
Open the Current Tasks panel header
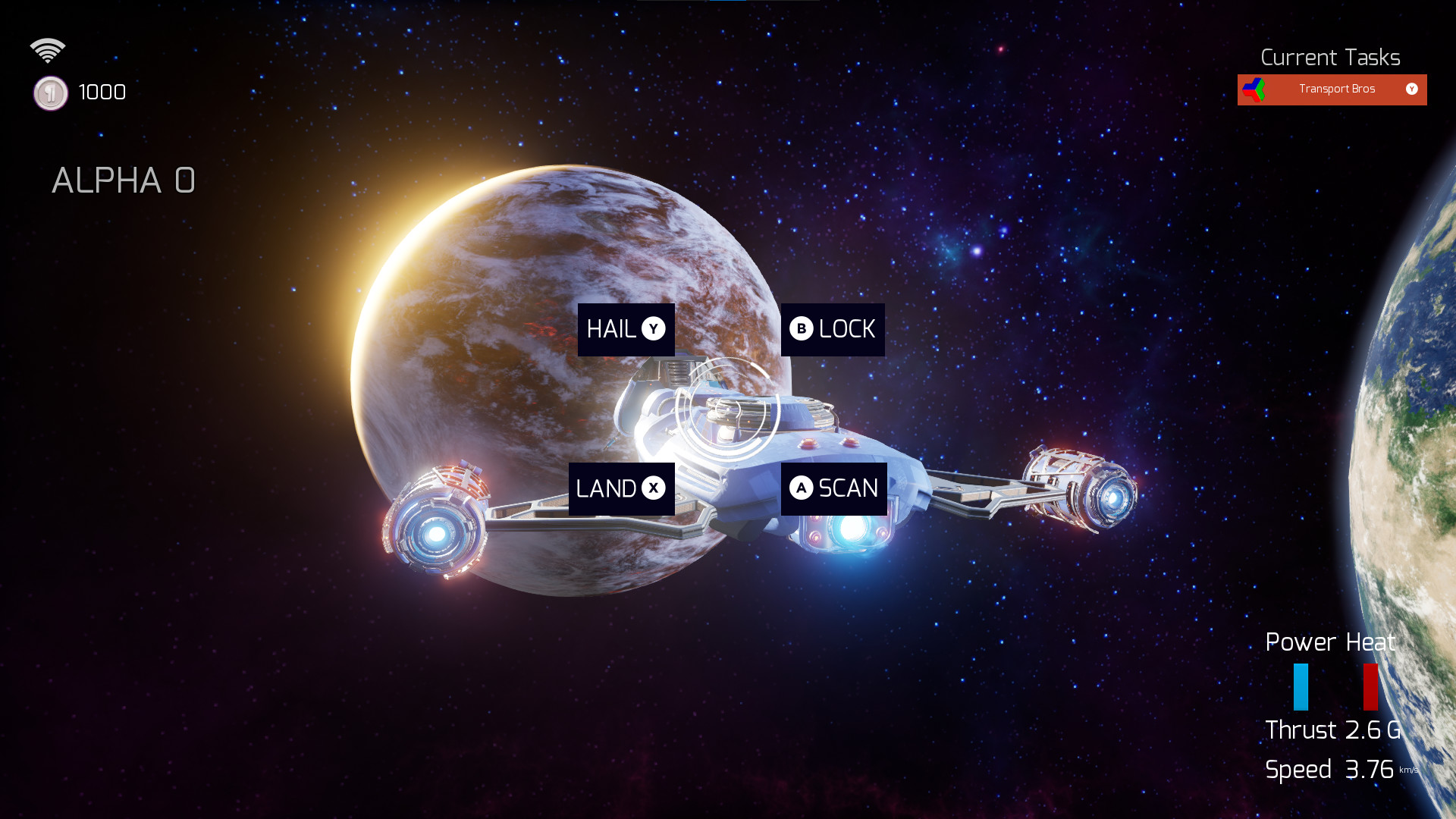(x=1331, y=57)
